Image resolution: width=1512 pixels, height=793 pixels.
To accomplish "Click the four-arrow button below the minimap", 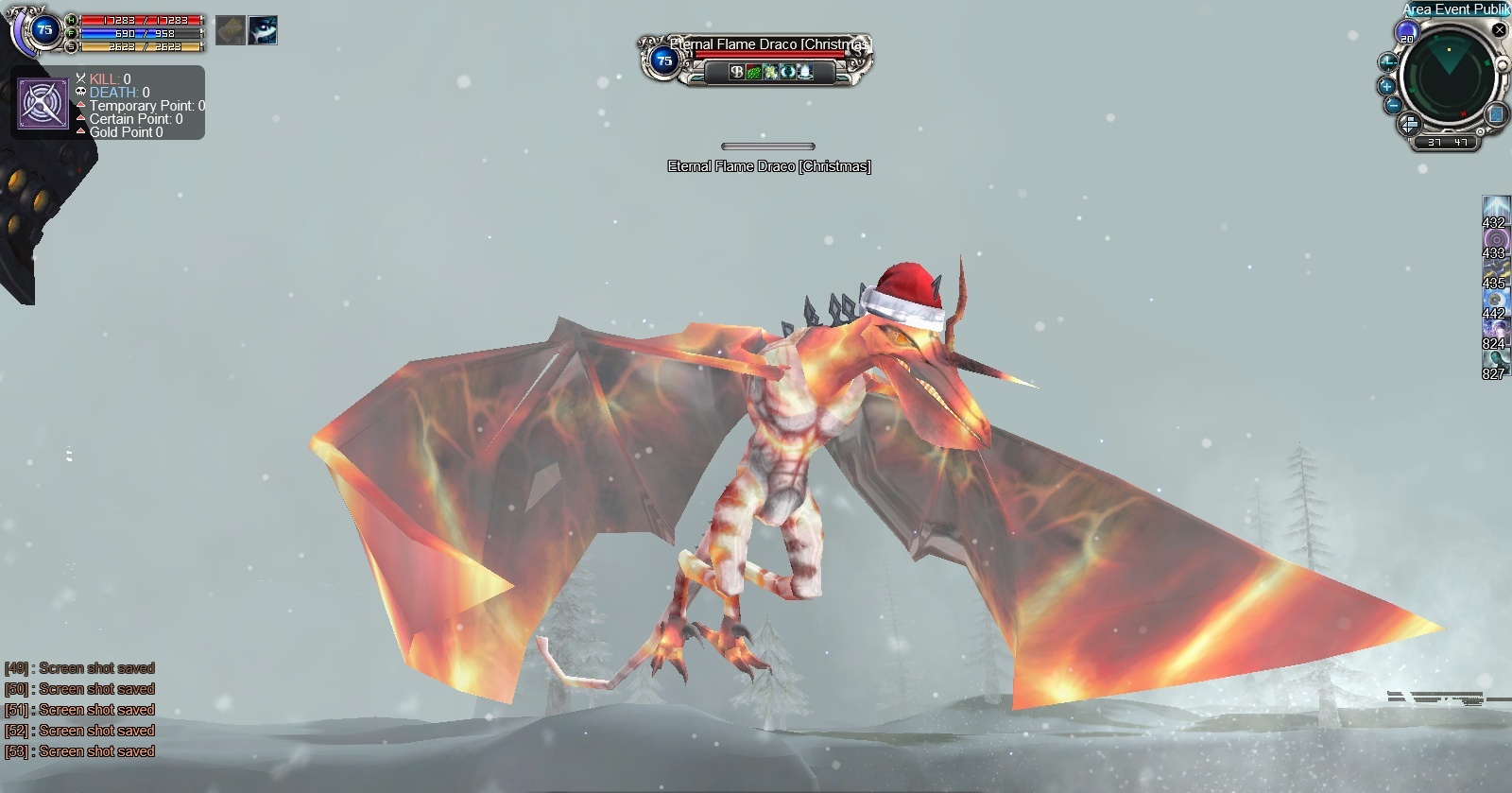I will [x=1409, y=124].
